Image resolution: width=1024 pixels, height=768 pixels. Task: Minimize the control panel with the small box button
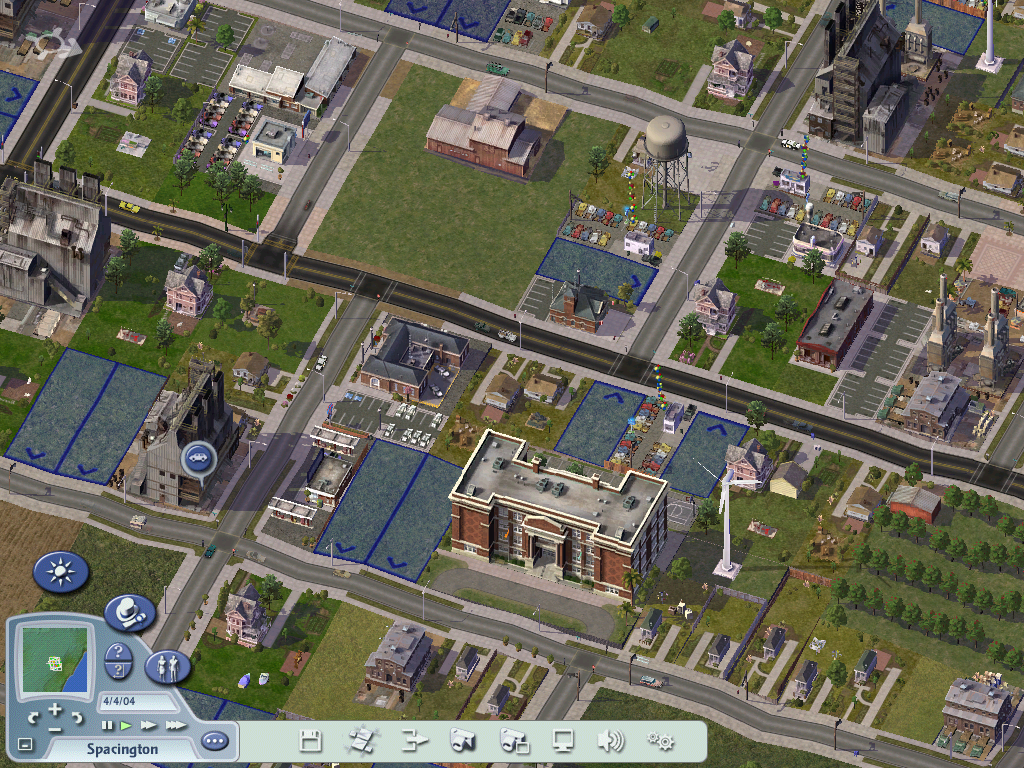pos(26,745)
